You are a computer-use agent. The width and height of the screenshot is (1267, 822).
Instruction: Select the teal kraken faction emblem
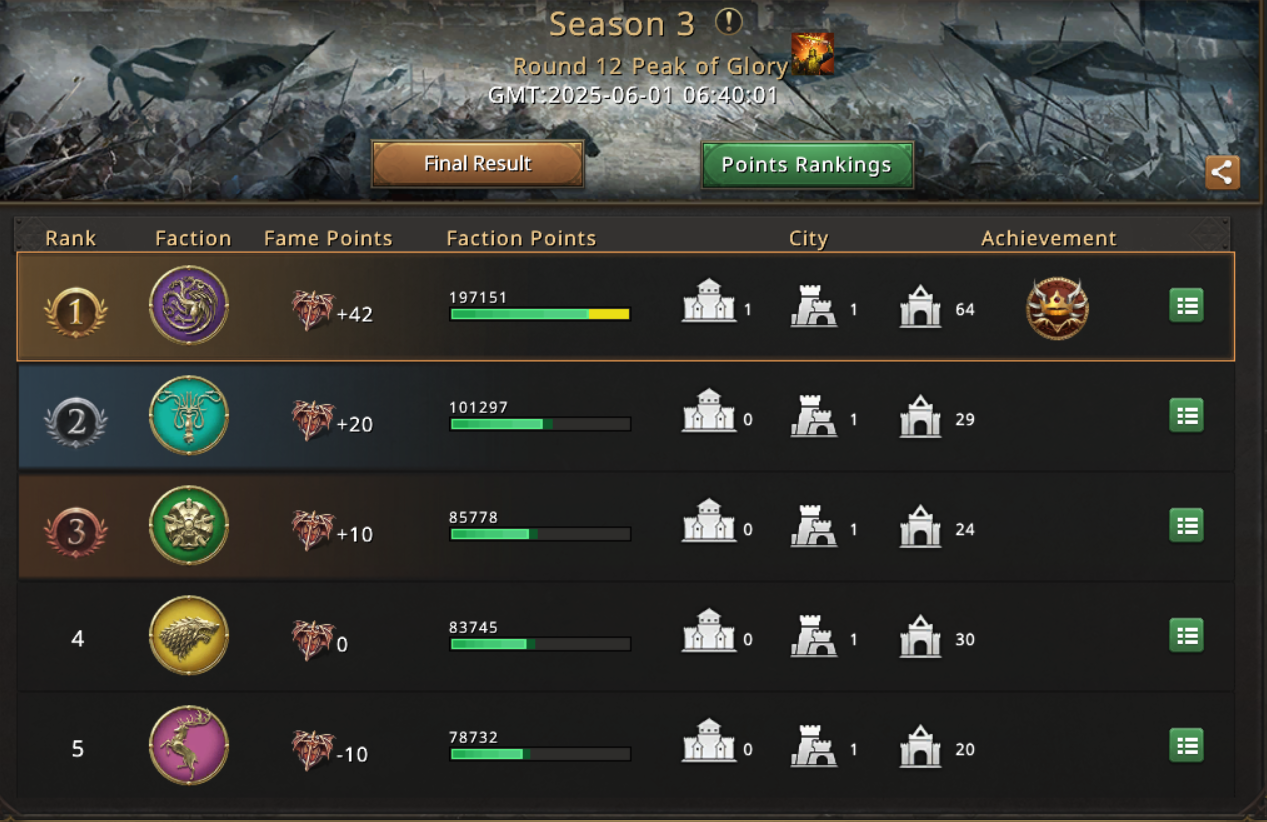click(189, 416)
